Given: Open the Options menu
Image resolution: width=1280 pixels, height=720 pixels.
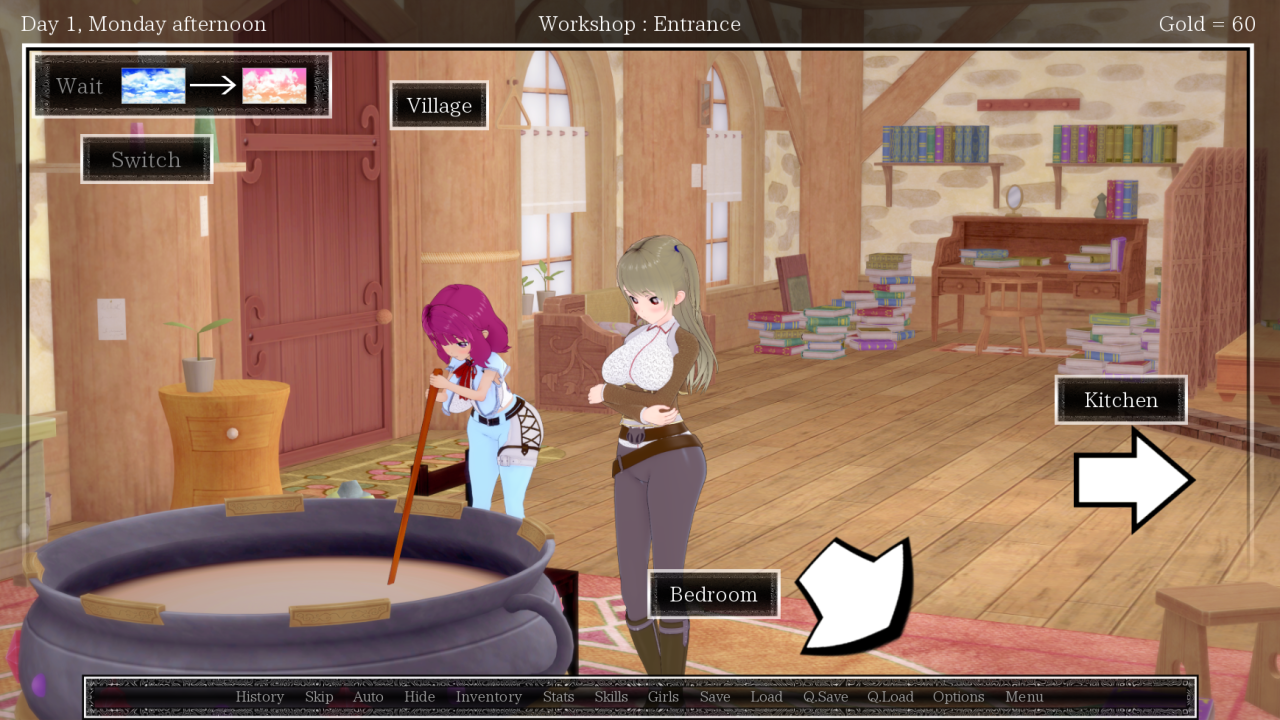Looking at the screenshot, I should point(959,697).
